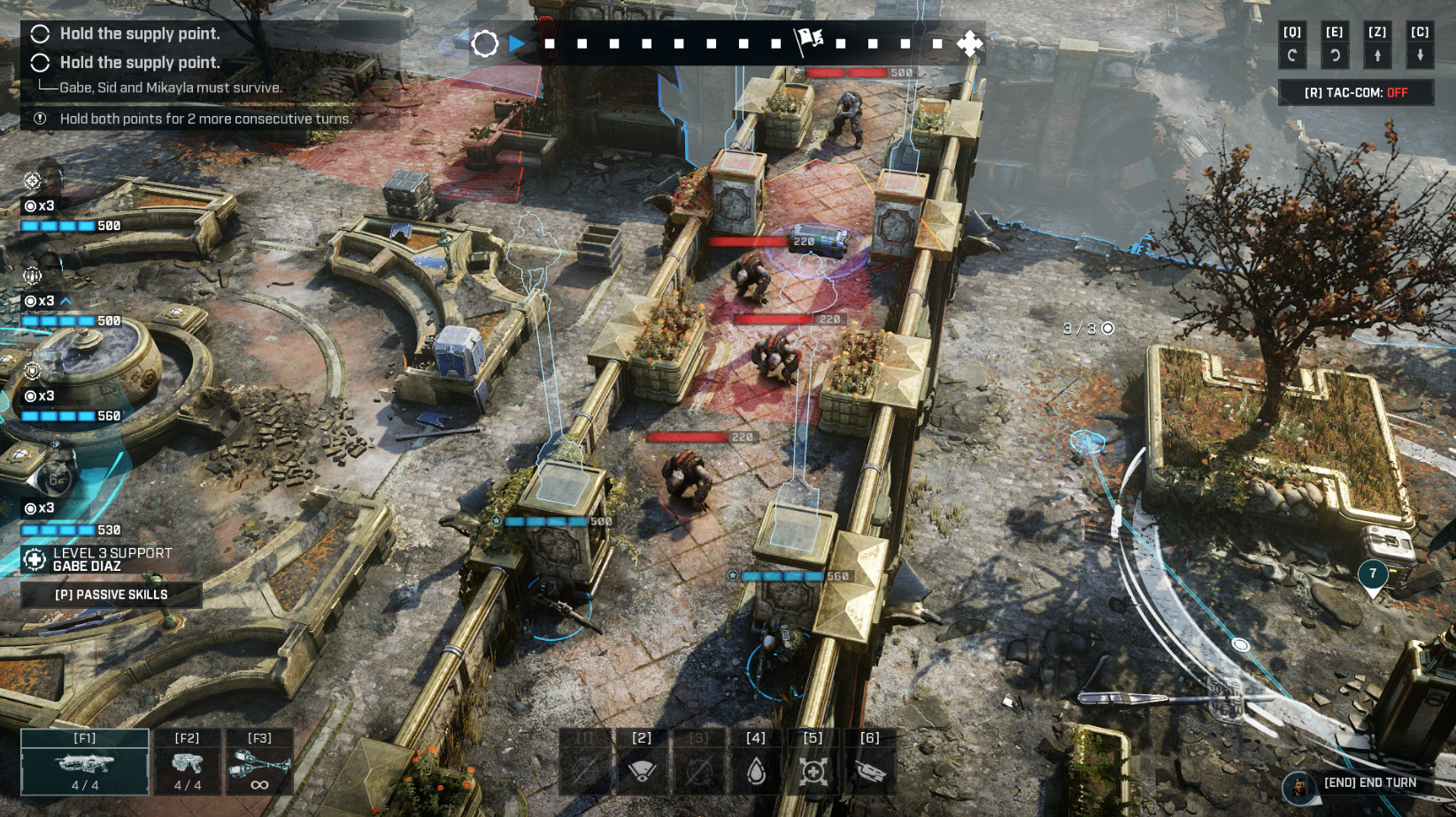This screenshot has height=817, width=1456.
Task: Activate the group heal cross ability
Action: [813, 768]
